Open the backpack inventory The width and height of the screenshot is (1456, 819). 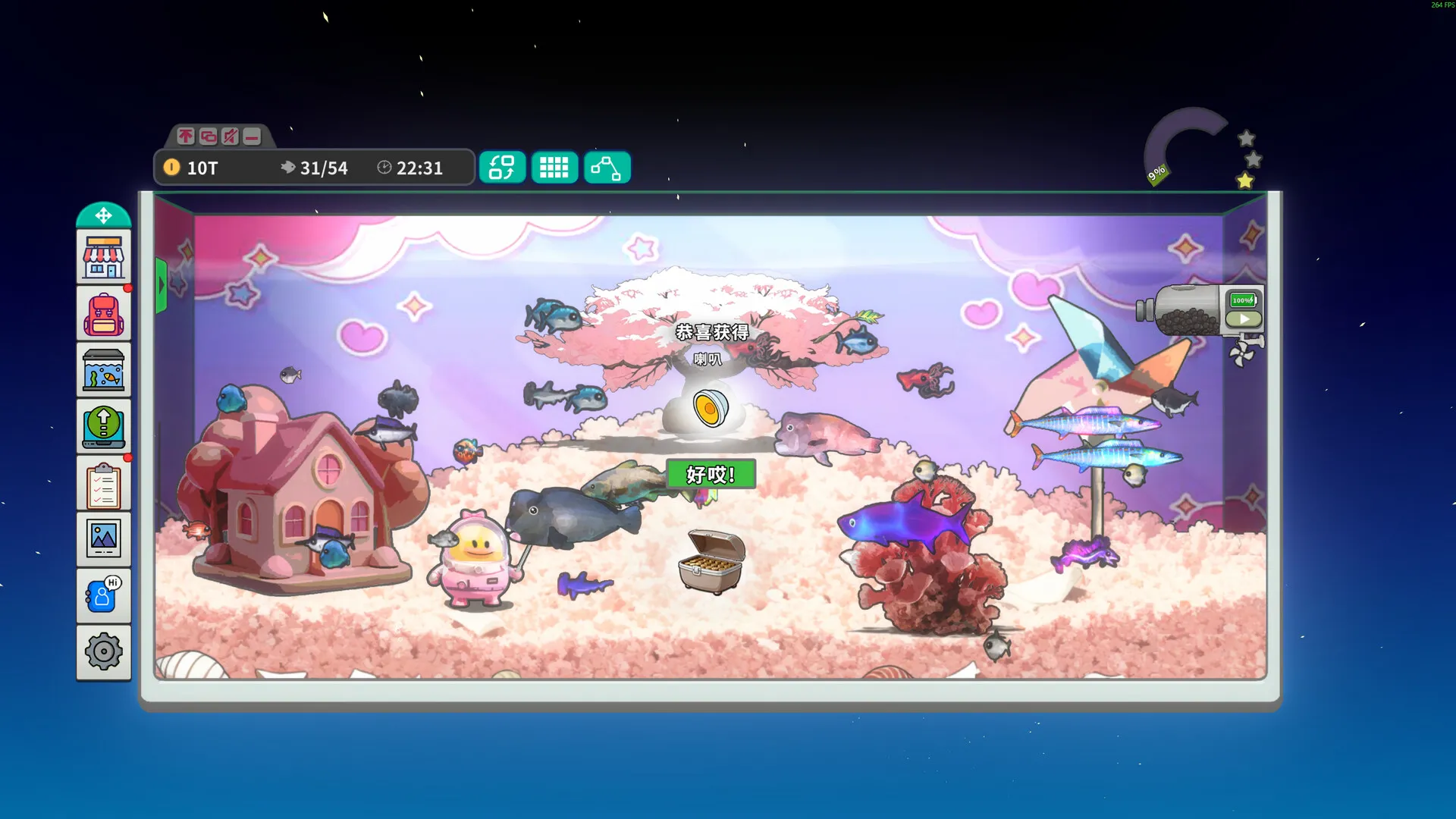[103, 312]
